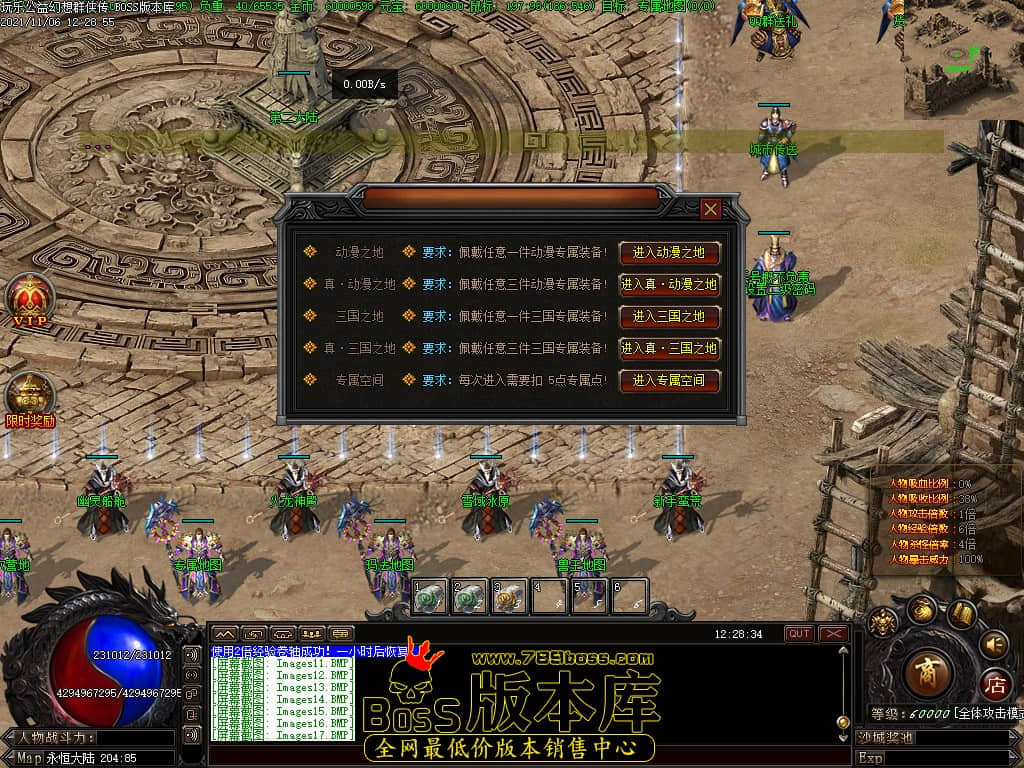
Task: Toggle sound with the speaker icon
Action: tap(993, 643)
